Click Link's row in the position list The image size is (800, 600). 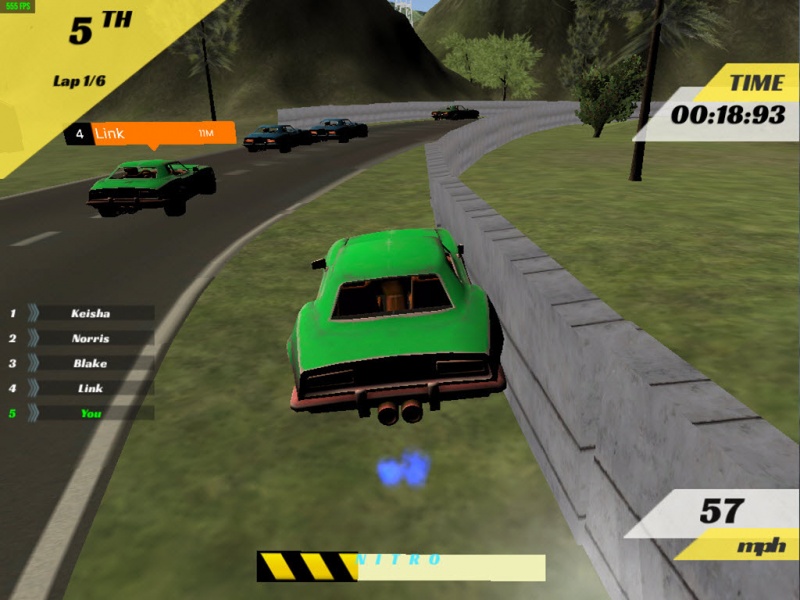coord(90,388)
